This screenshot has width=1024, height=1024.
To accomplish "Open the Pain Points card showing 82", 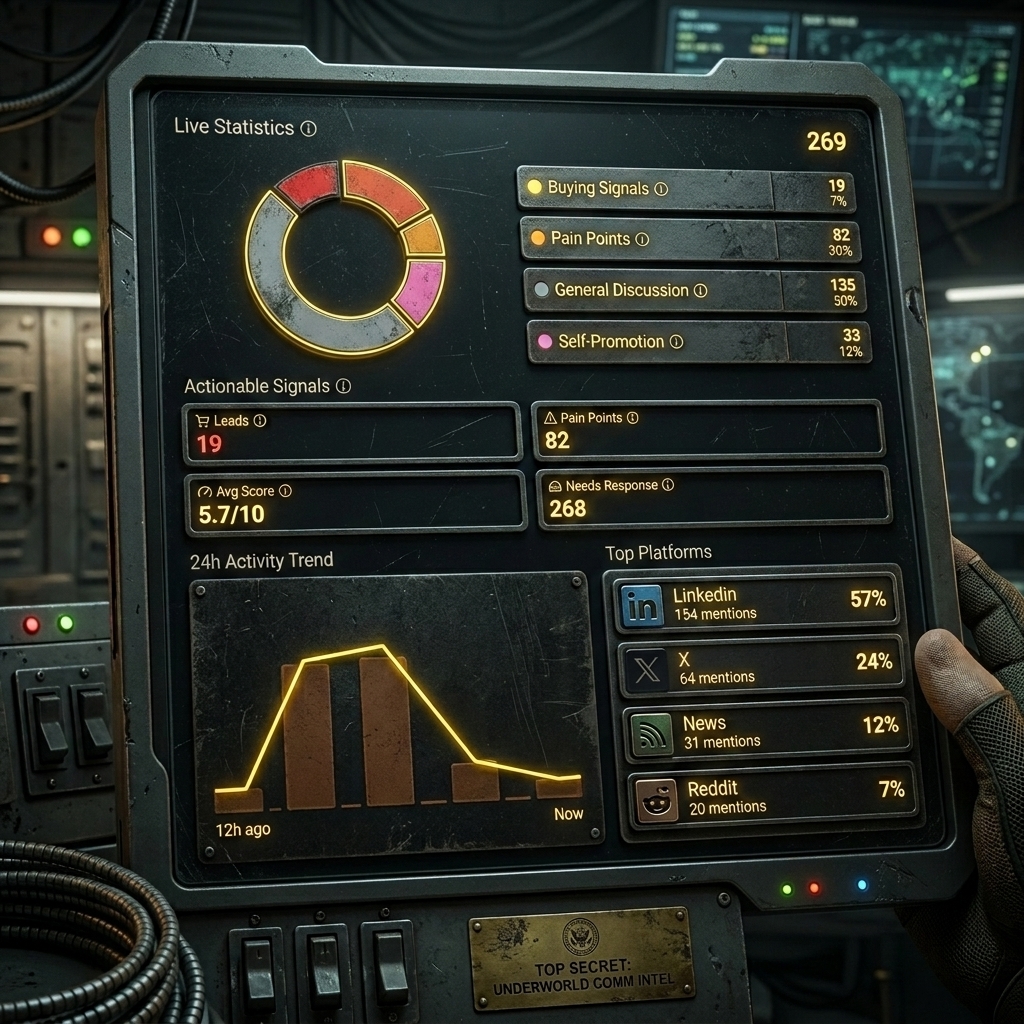I will pos(707,430).
